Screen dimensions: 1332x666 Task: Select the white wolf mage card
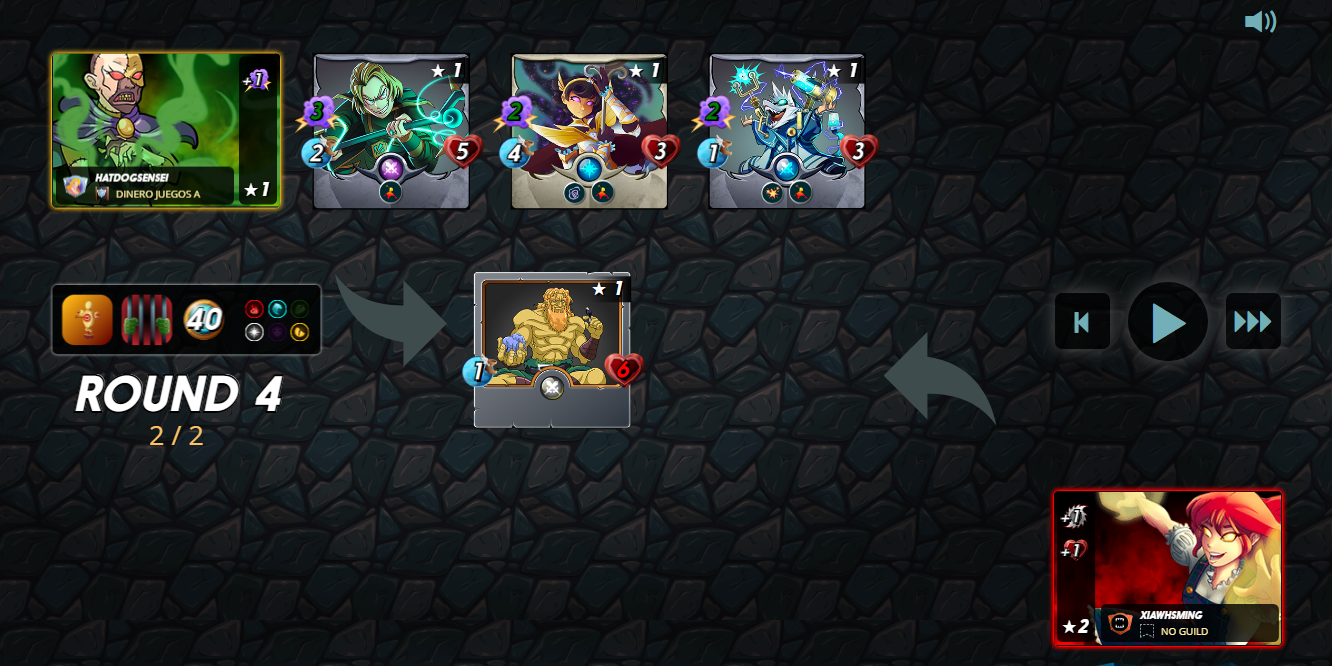787,130
